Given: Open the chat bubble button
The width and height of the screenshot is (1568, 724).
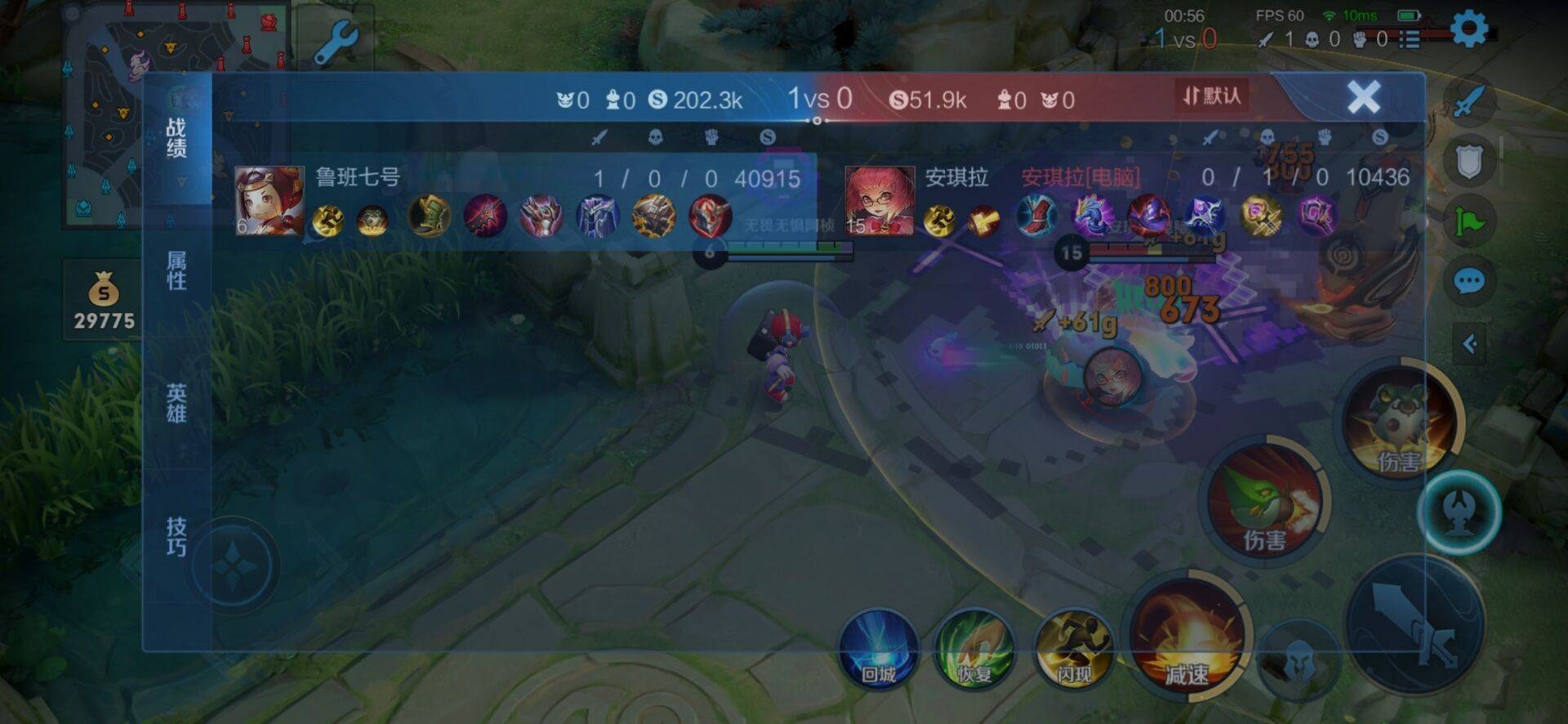Looking at the screenshot, I should click(1469, 282).
